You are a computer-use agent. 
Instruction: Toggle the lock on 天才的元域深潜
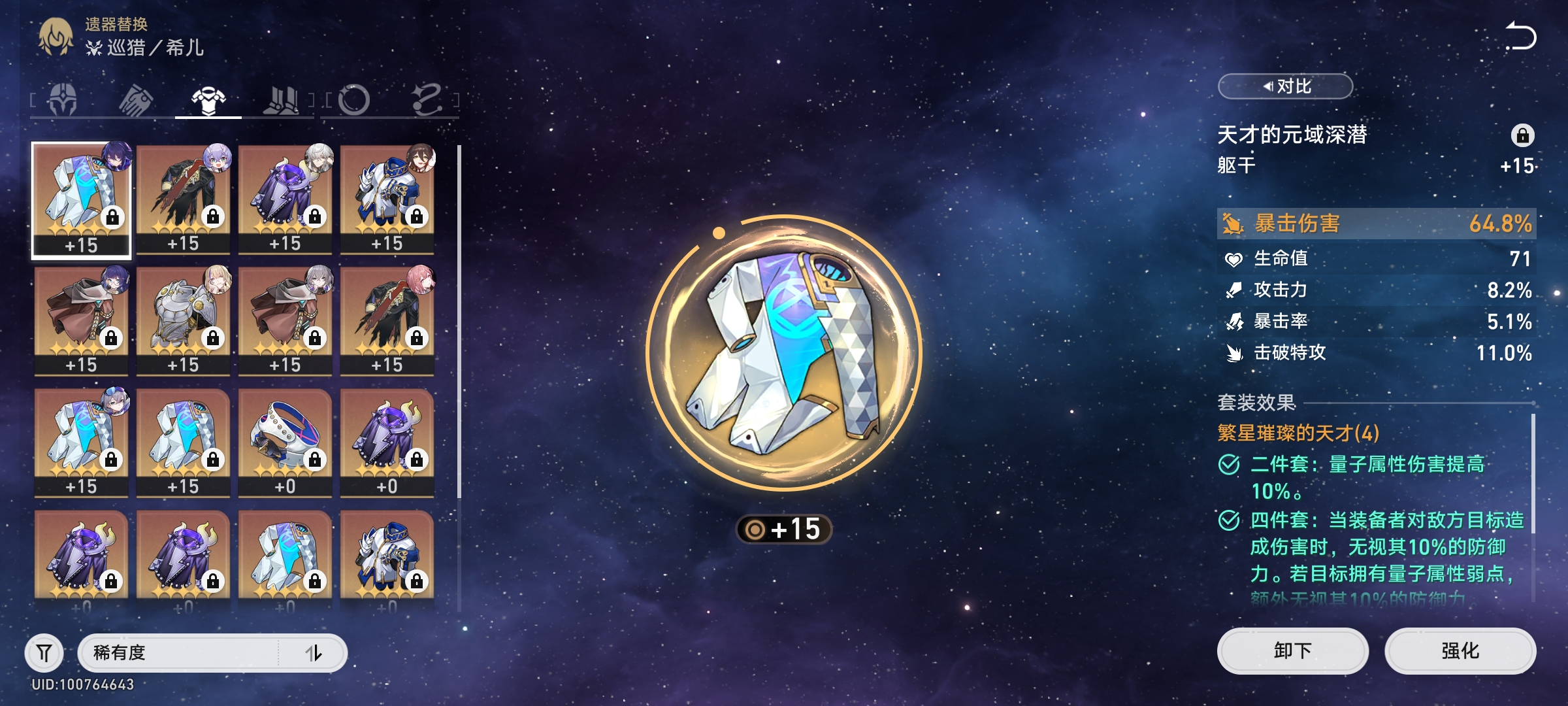pyautogui.click(x=1522, y=135)
